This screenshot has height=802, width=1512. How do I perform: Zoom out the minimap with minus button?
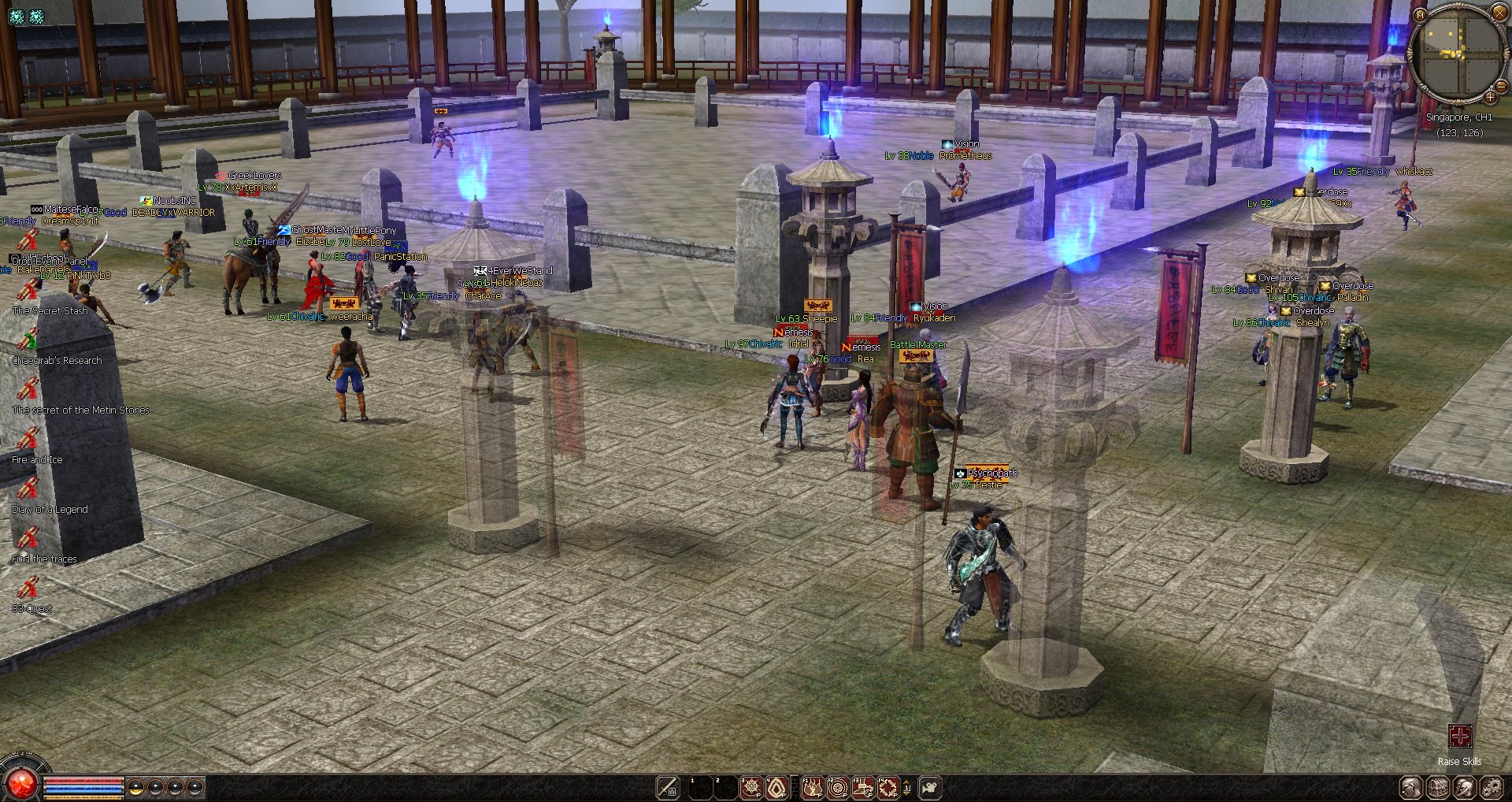[1500, 86]
